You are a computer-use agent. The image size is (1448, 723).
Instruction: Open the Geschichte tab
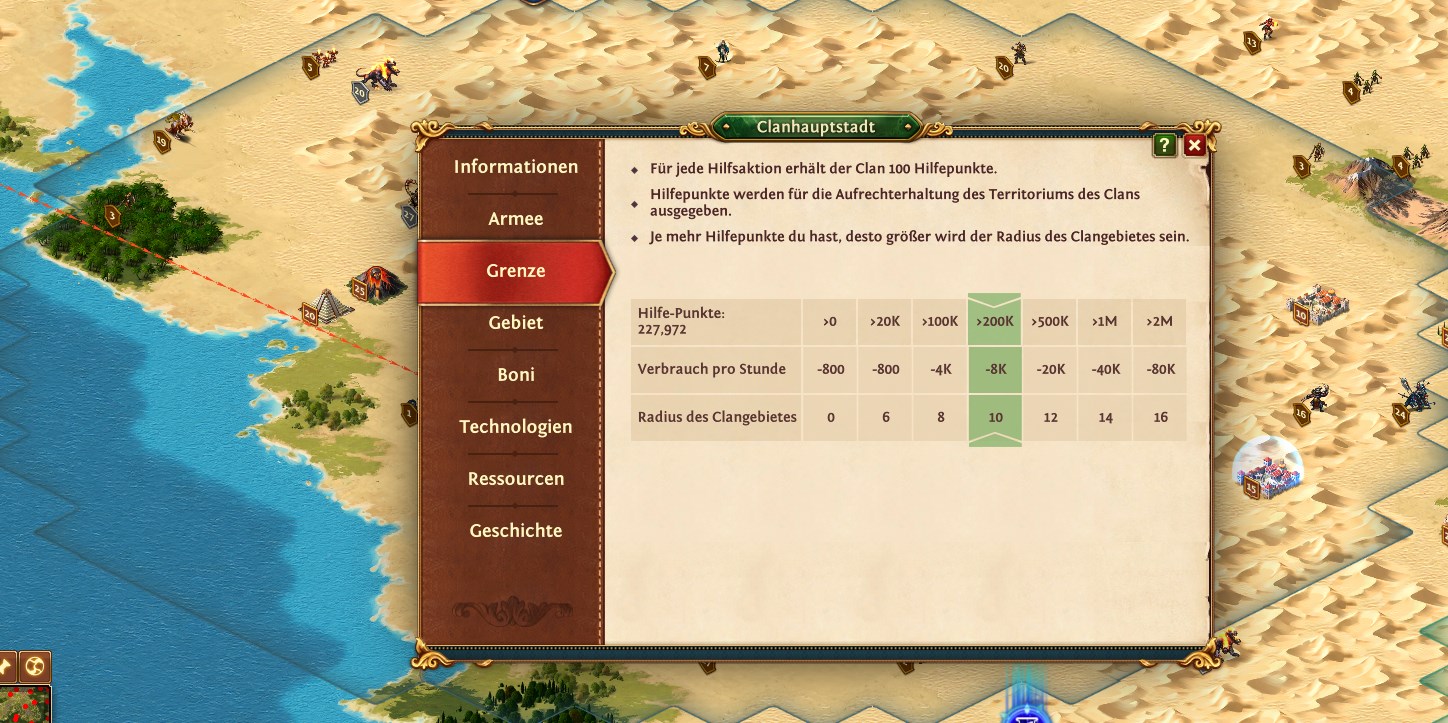515,531
